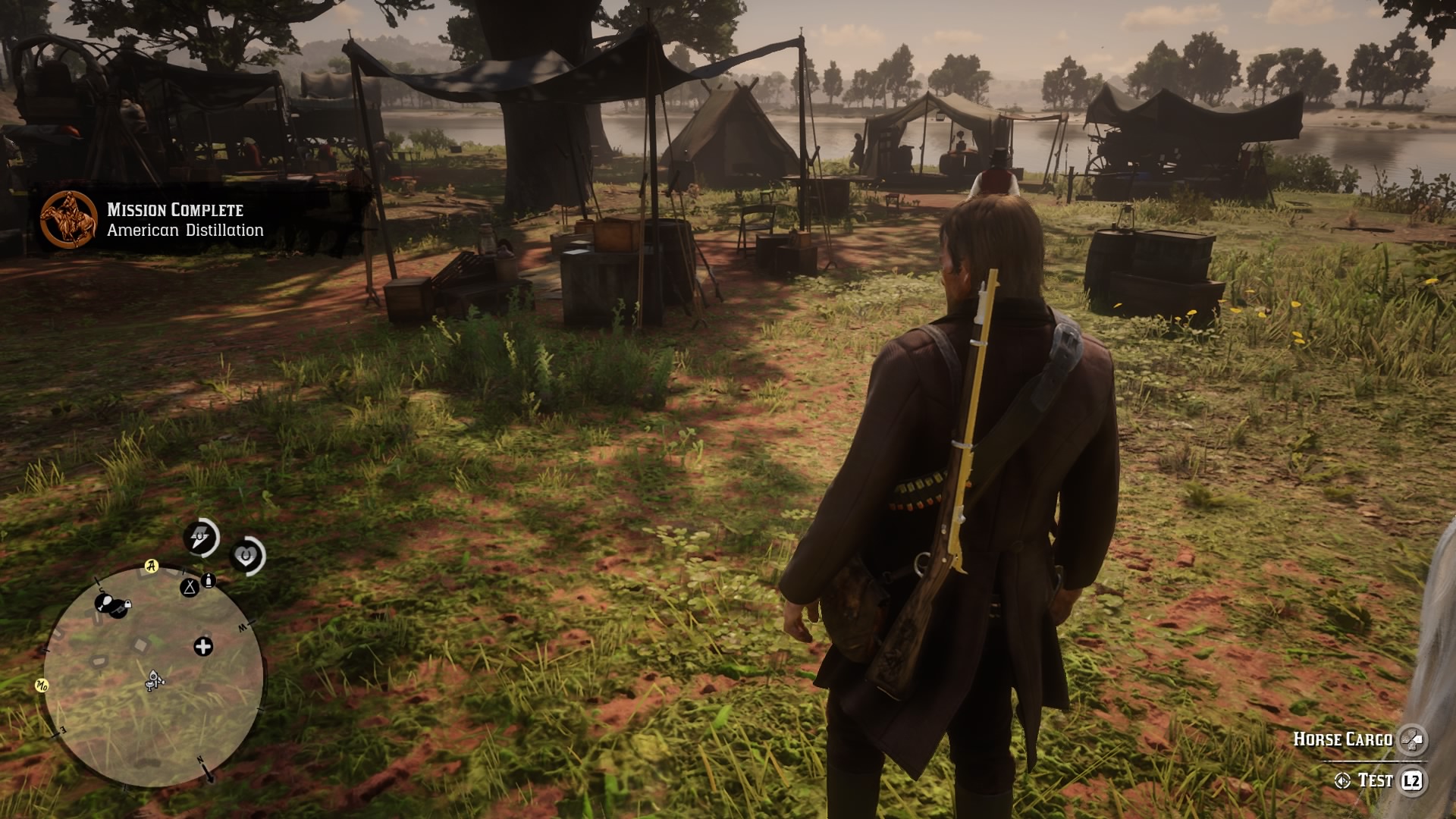Select the lightning bolt horse stamina icon
The image size is (1456, 819).
tap(200, 536)
